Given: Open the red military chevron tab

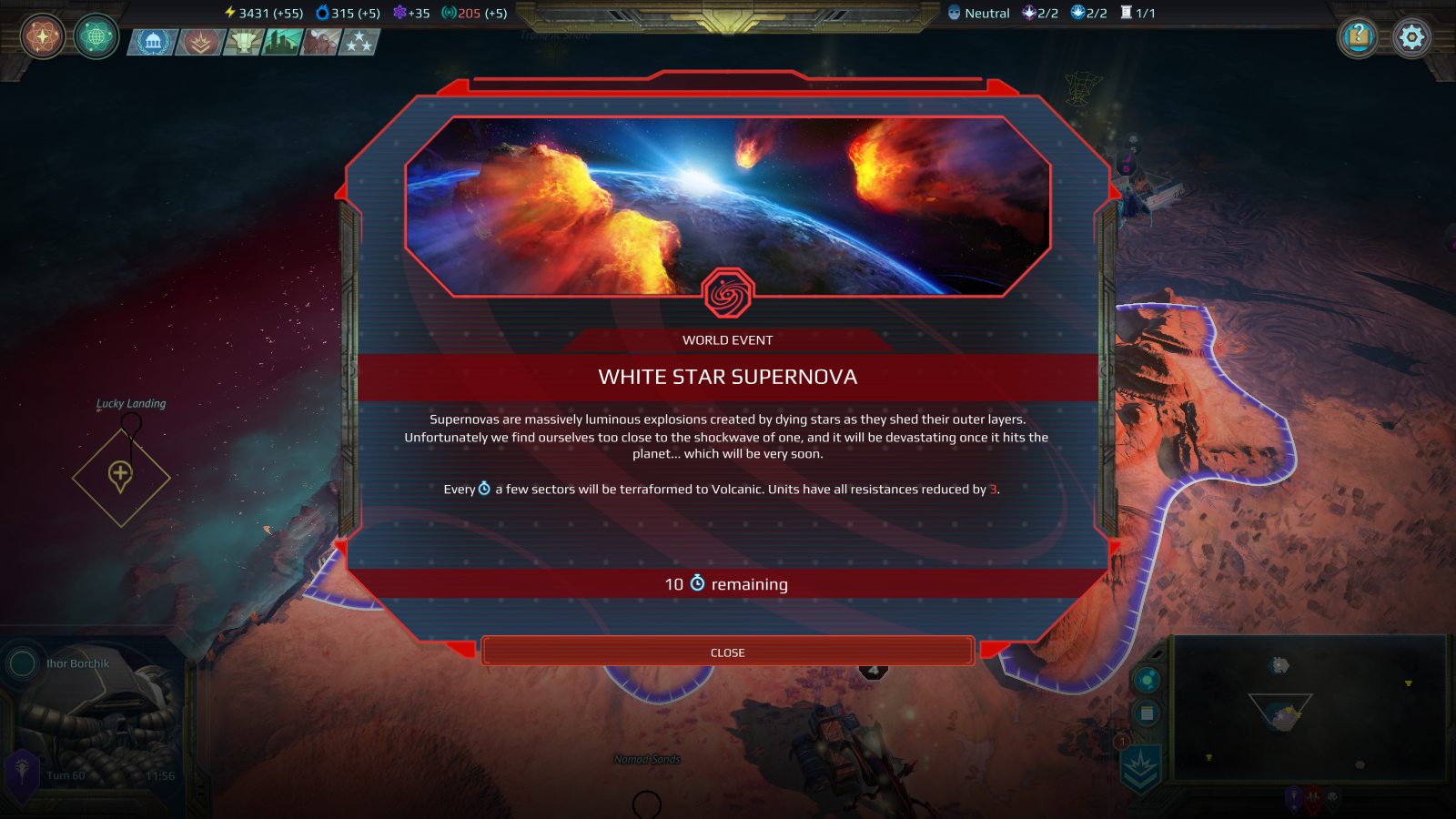Looking at the screenshot, I should (x=200, y=42).
